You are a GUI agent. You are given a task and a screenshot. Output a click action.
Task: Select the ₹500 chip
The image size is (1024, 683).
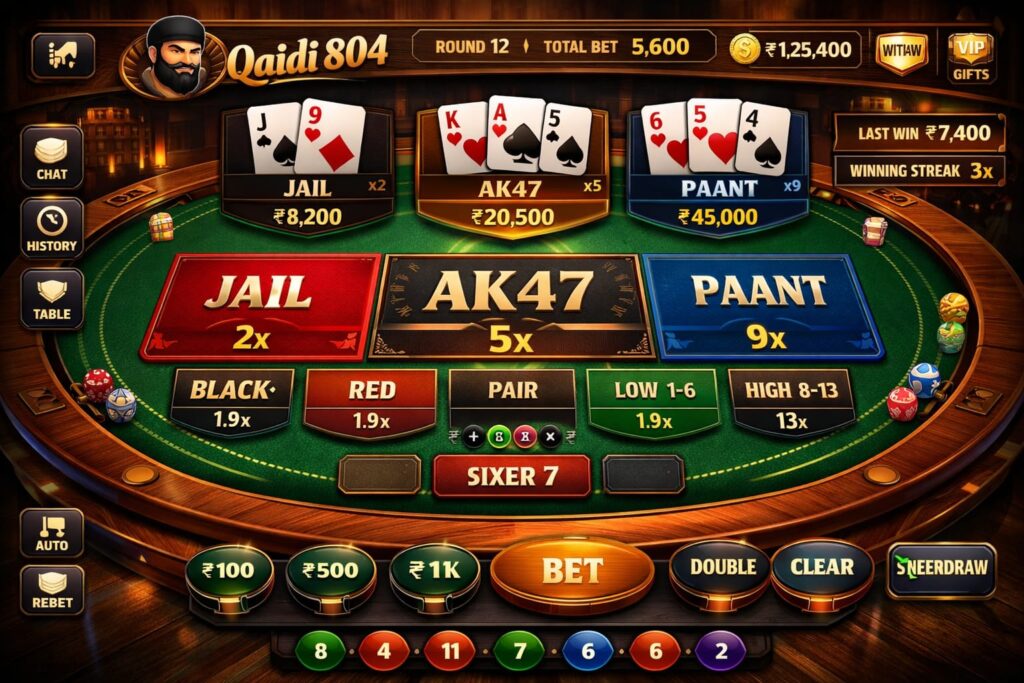330,573
